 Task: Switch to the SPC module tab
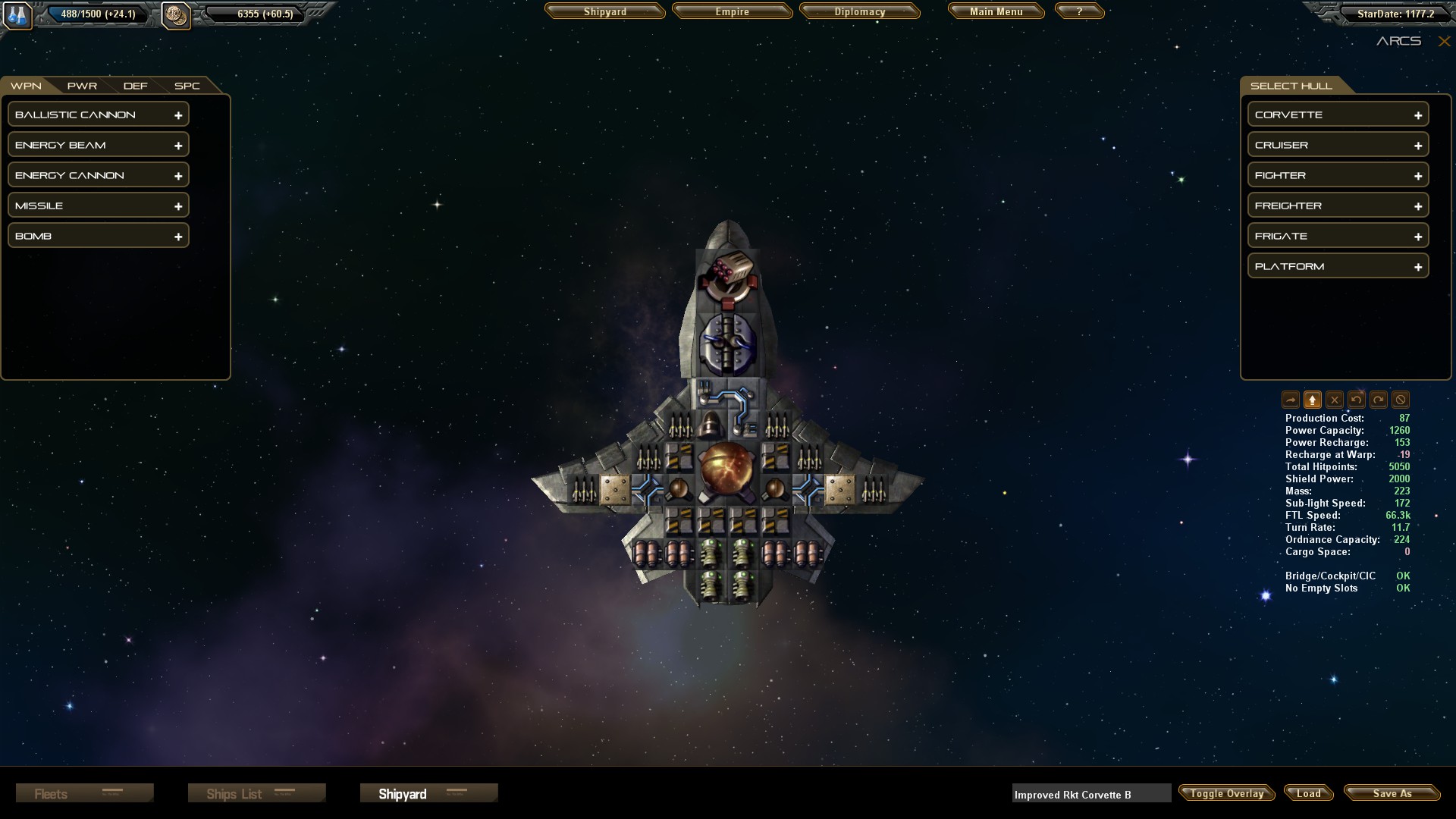click(187, 86)
